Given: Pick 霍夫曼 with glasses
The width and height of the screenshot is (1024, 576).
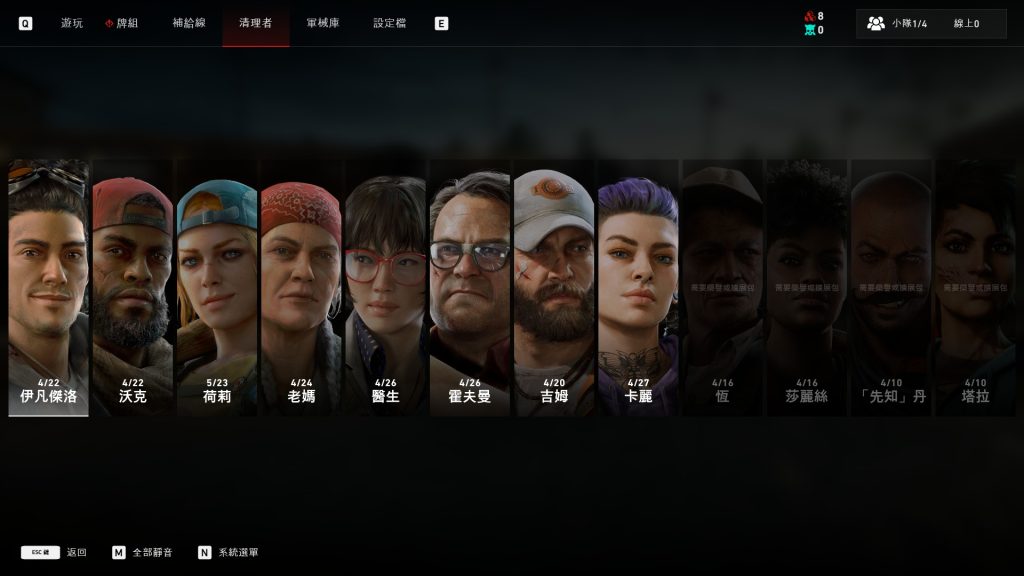Looking at the screenshot, I should 469,288.
